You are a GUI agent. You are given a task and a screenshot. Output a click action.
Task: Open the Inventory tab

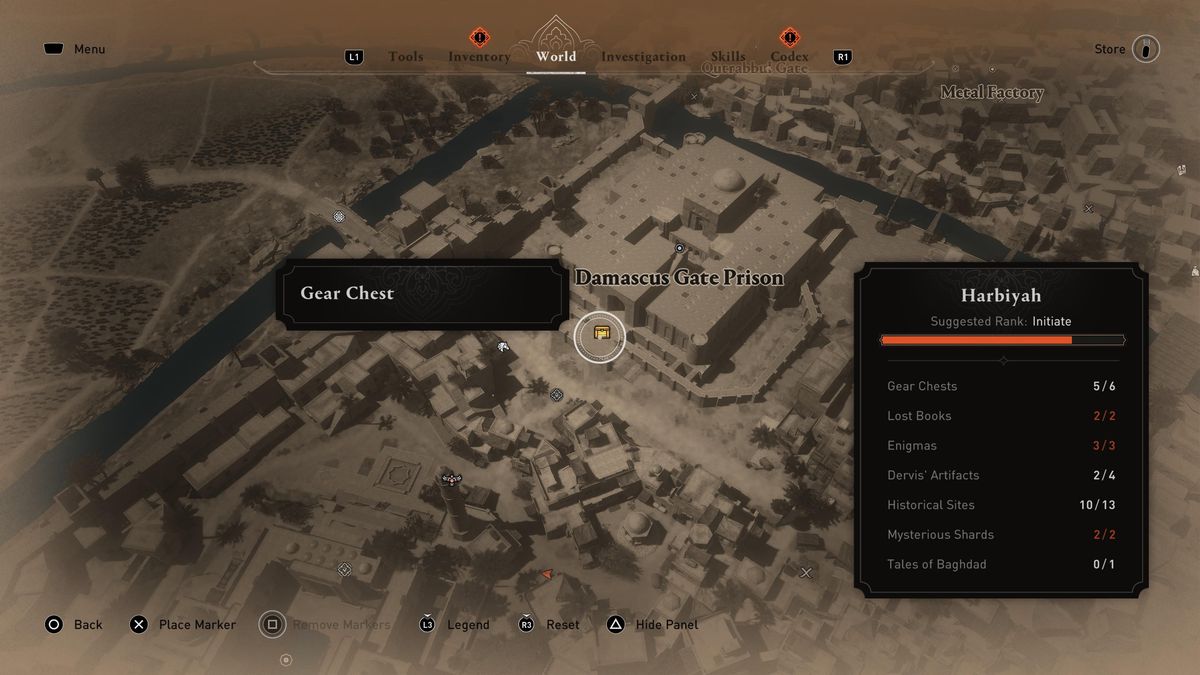click(x=479, y=57)
